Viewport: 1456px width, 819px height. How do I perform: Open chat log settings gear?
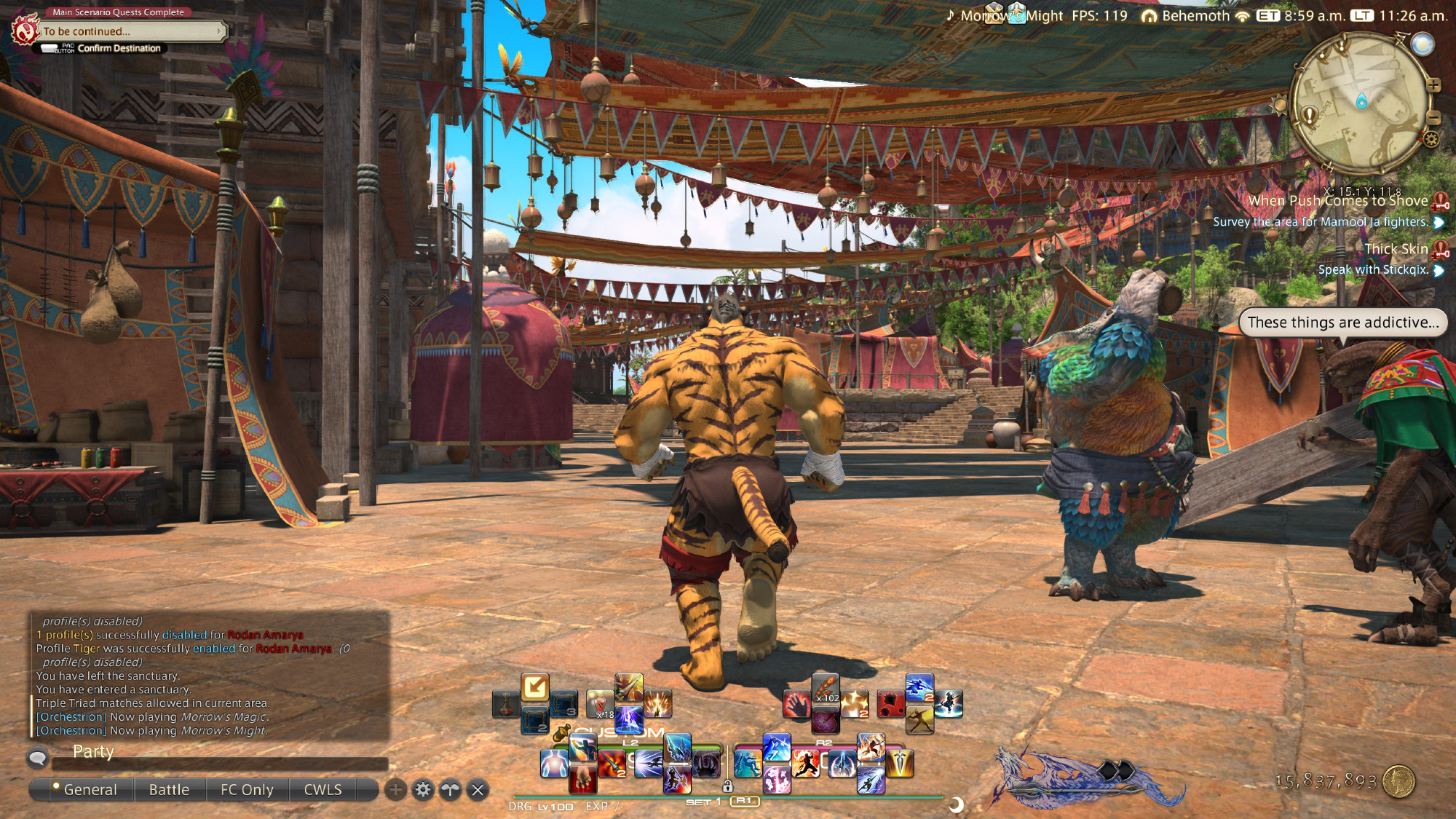pos(423,790)
